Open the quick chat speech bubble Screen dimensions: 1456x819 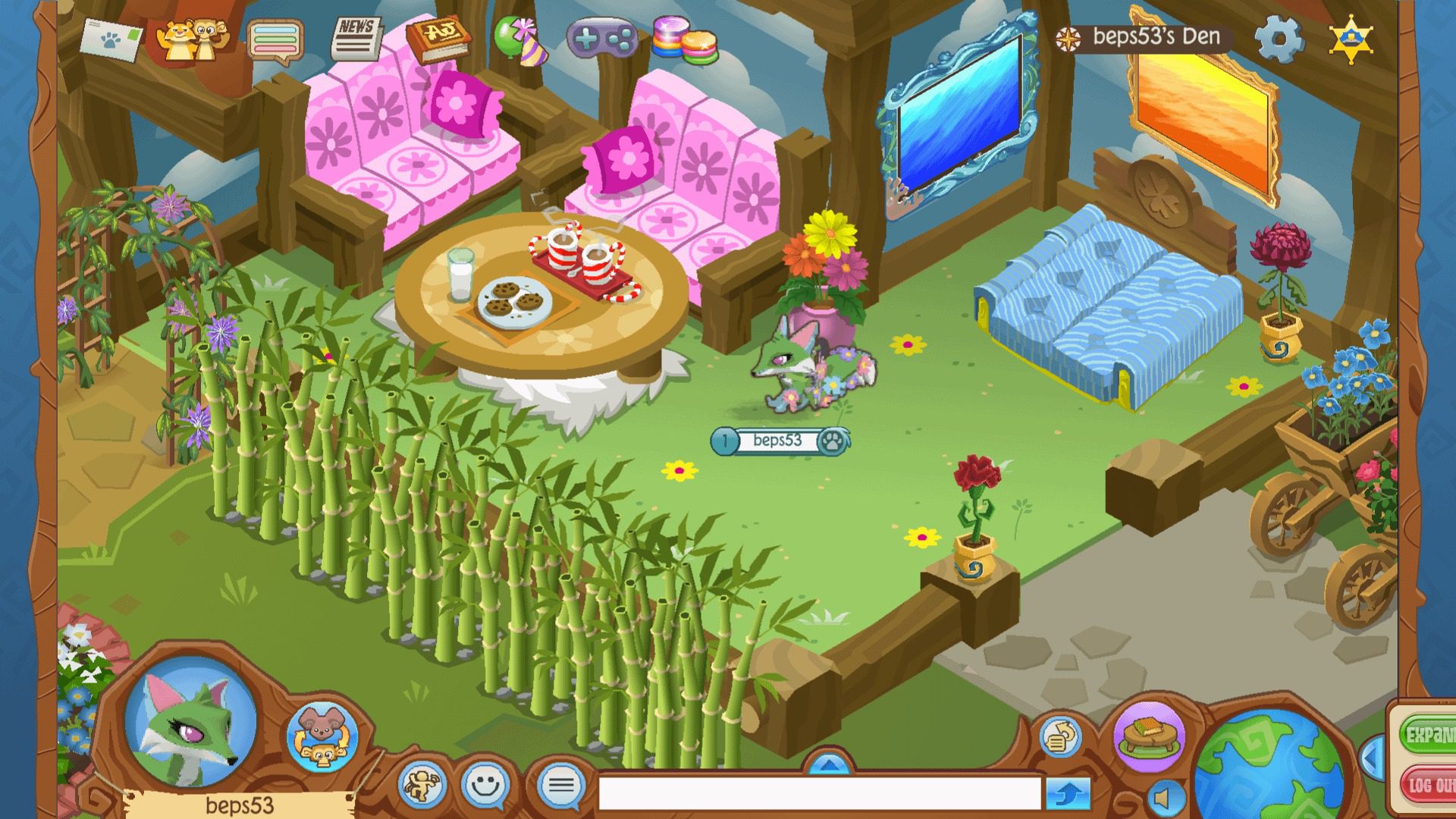click(561, 786)
